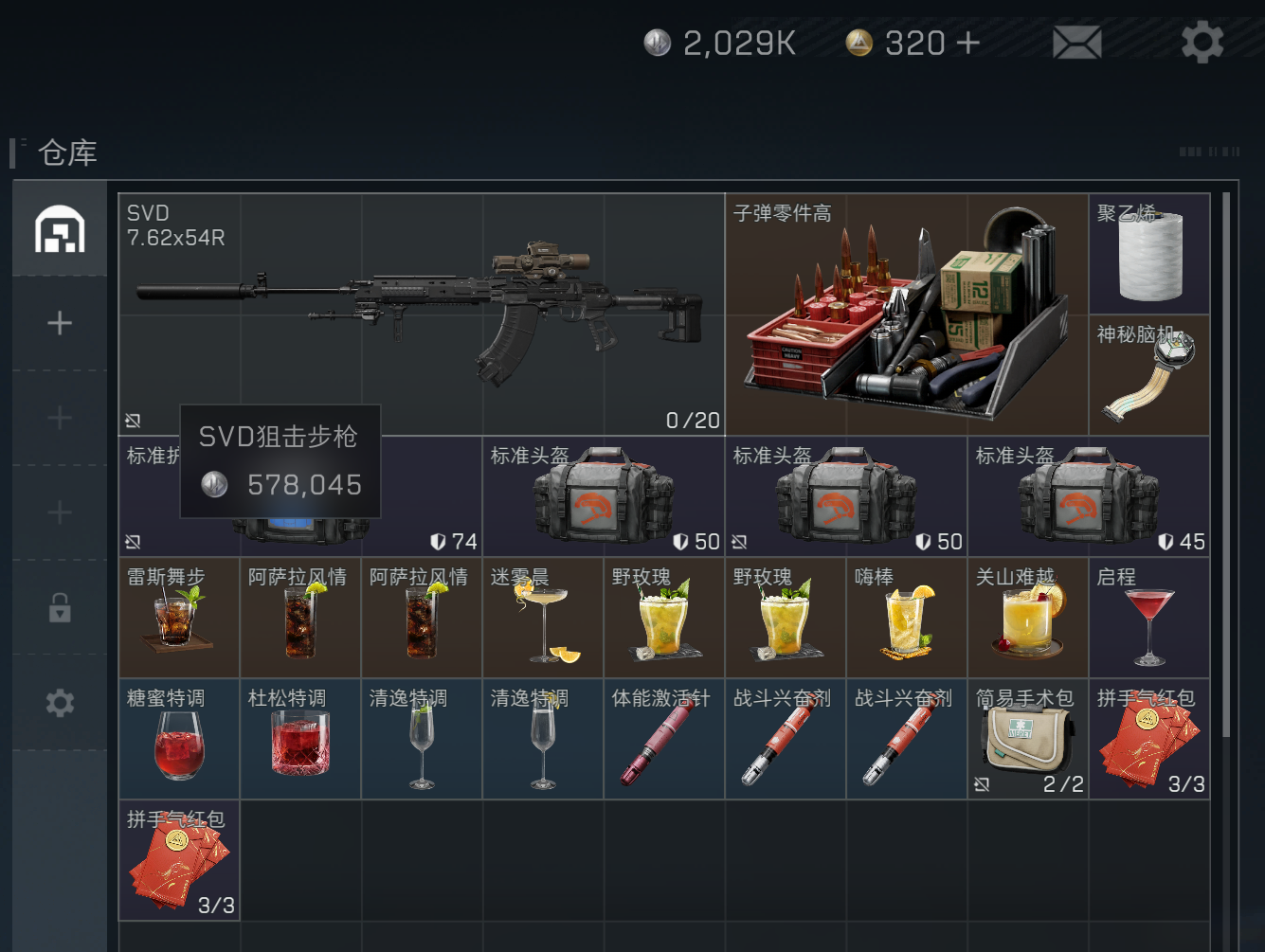Pick the 糖蜜特调 red drink
The width and height of the screenshot is (1265, 952).
(x=179, y=739)
